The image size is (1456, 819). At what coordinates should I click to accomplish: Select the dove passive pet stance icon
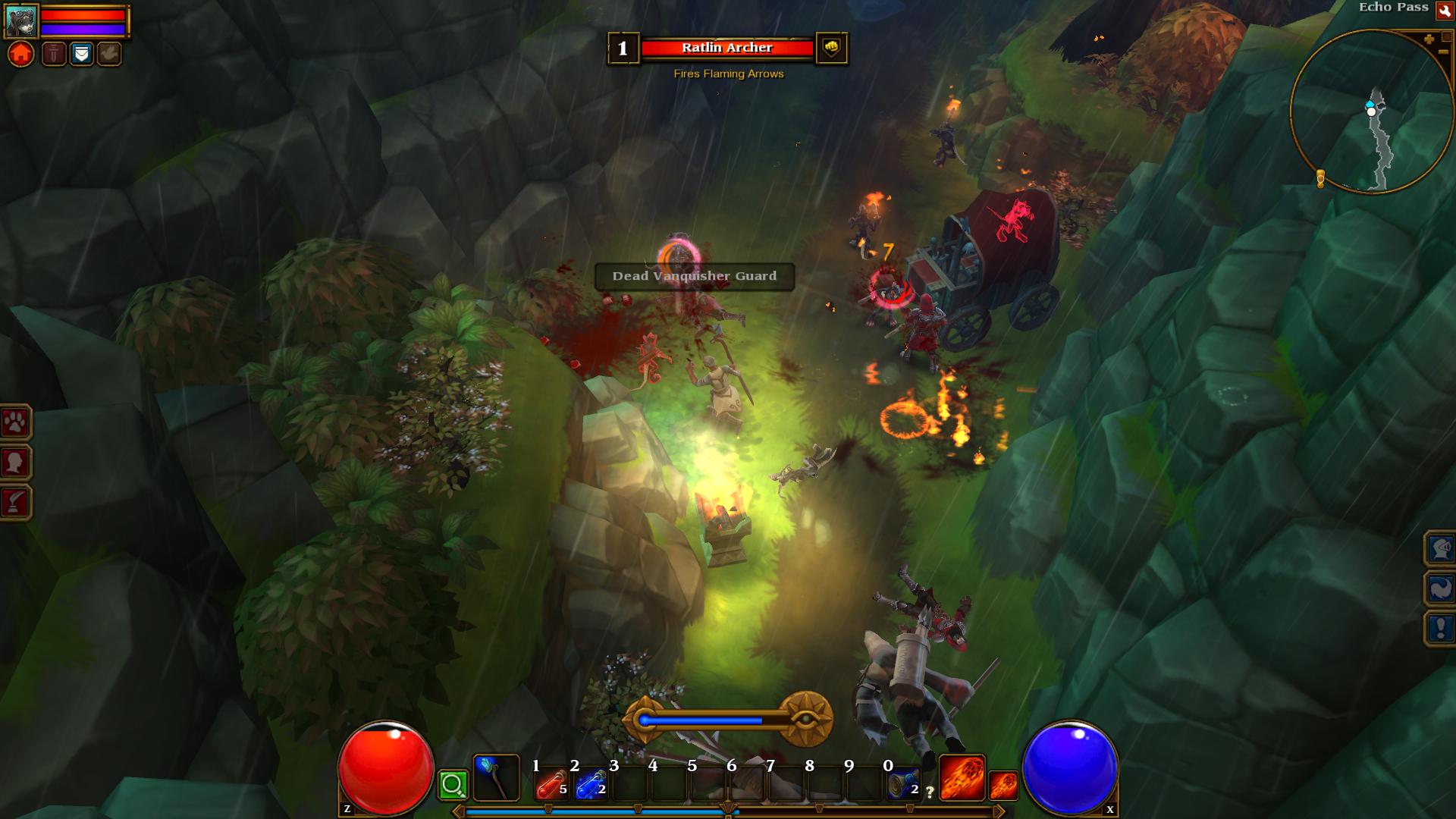point(109,54)
